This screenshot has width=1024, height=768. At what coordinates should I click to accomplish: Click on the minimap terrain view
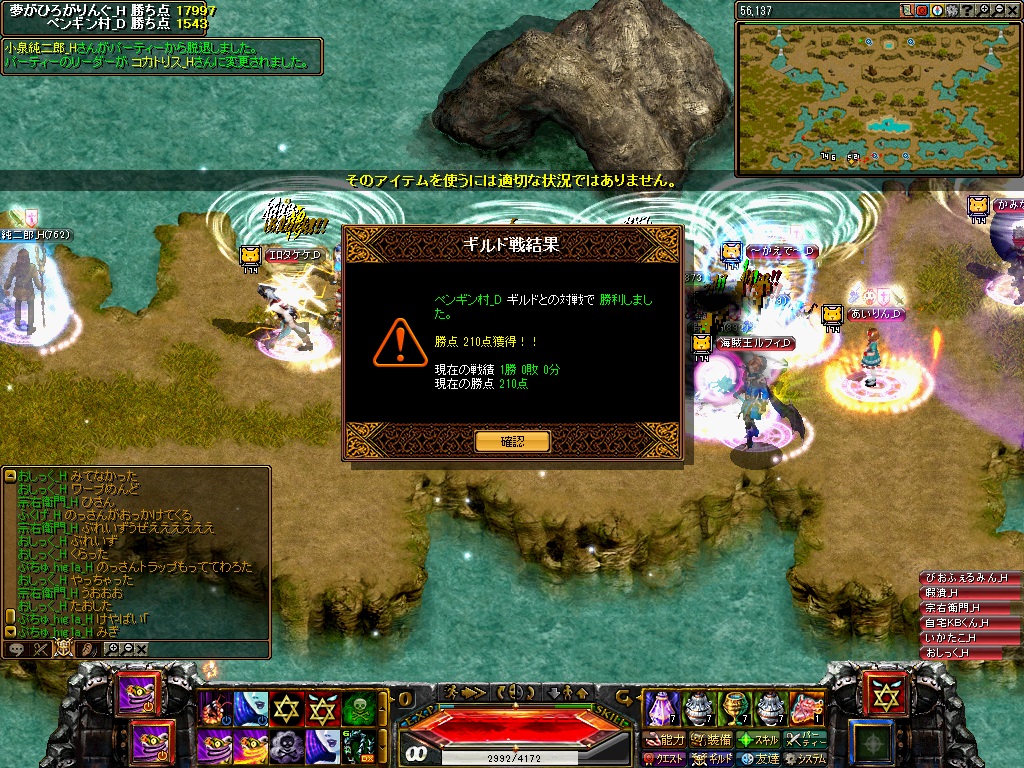(x=878, y=97)
